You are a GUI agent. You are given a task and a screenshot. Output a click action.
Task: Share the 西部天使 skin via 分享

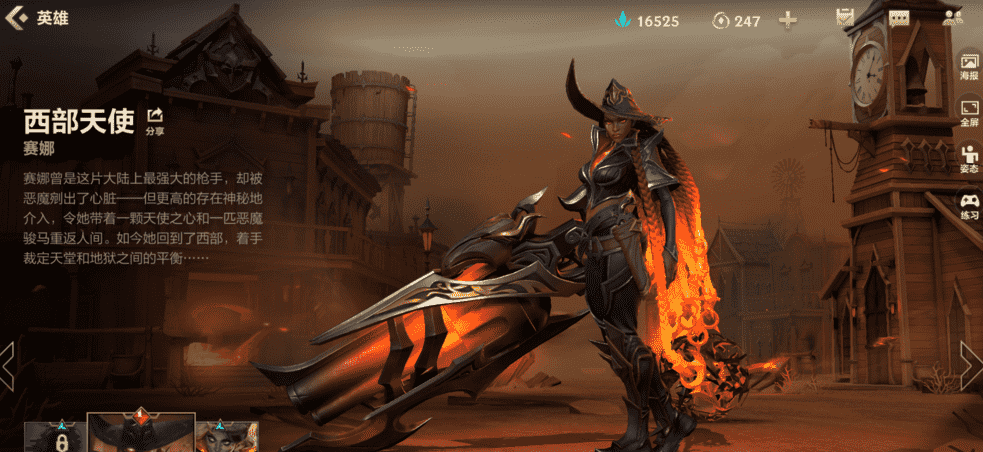[x=155, y=121]
